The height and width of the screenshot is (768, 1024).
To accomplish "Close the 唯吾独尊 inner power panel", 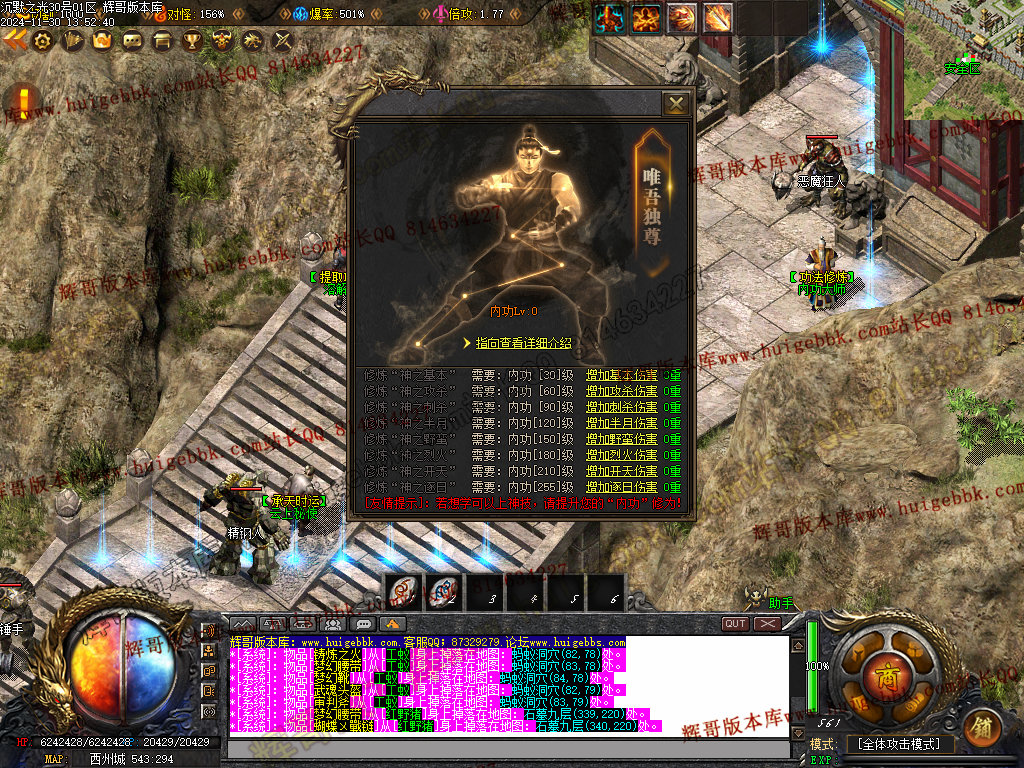I will pyautogui.click(x=676, y=103).
